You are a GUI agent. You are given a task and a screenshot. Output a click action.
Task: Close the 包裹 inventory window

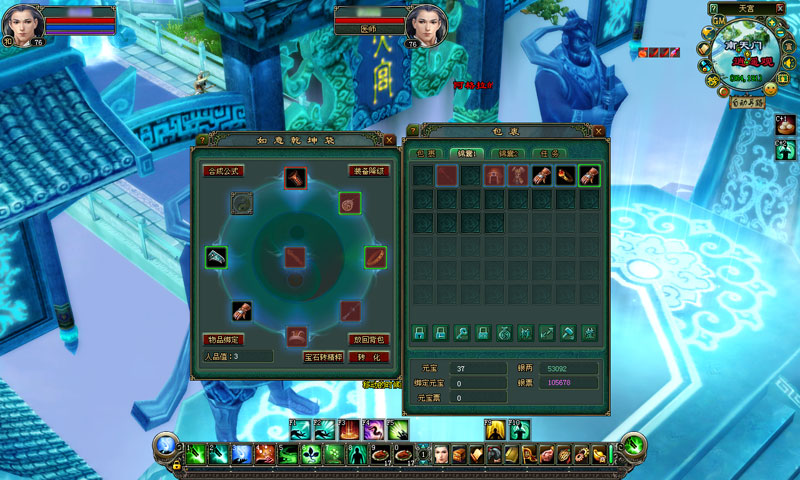click(x=598, y=131)
